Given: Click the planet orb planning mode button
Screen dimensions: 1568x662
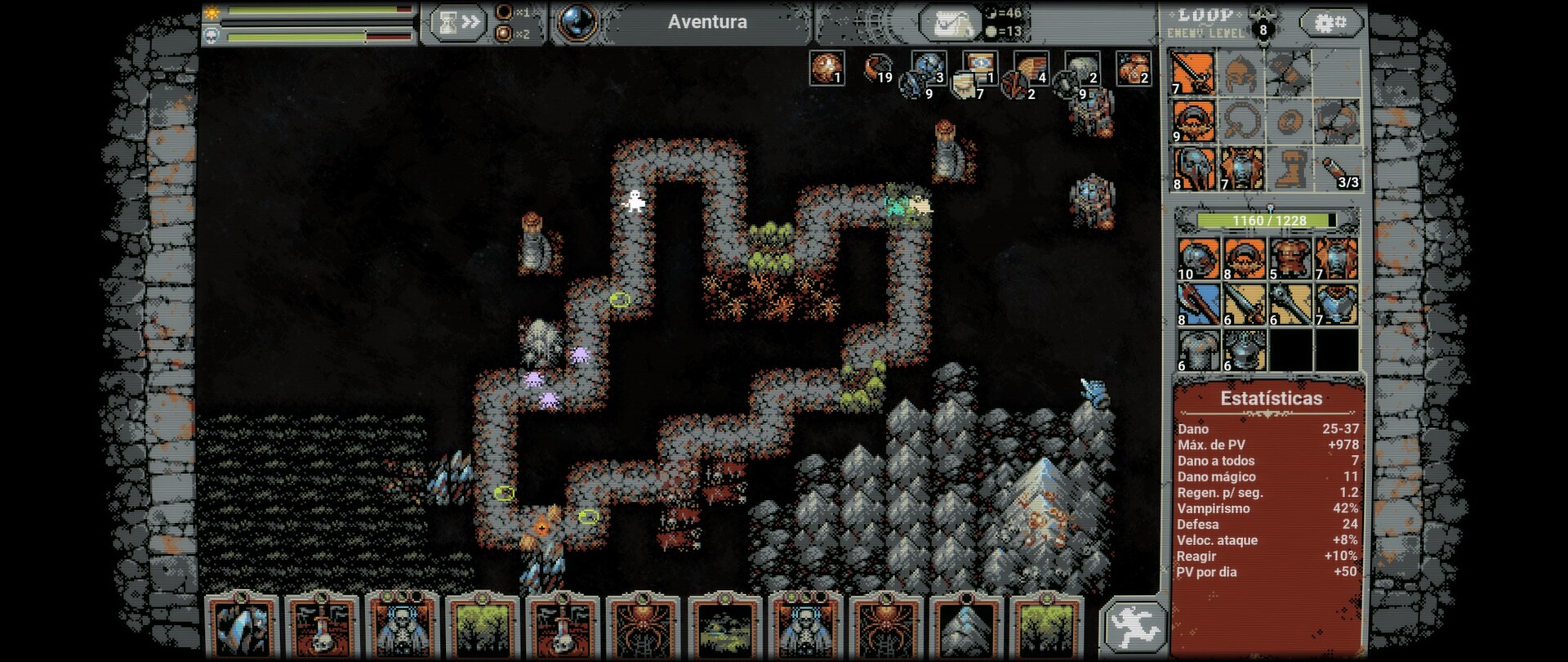Looking at the screenshot, I should pyautogui.click(x=576, y=22).
